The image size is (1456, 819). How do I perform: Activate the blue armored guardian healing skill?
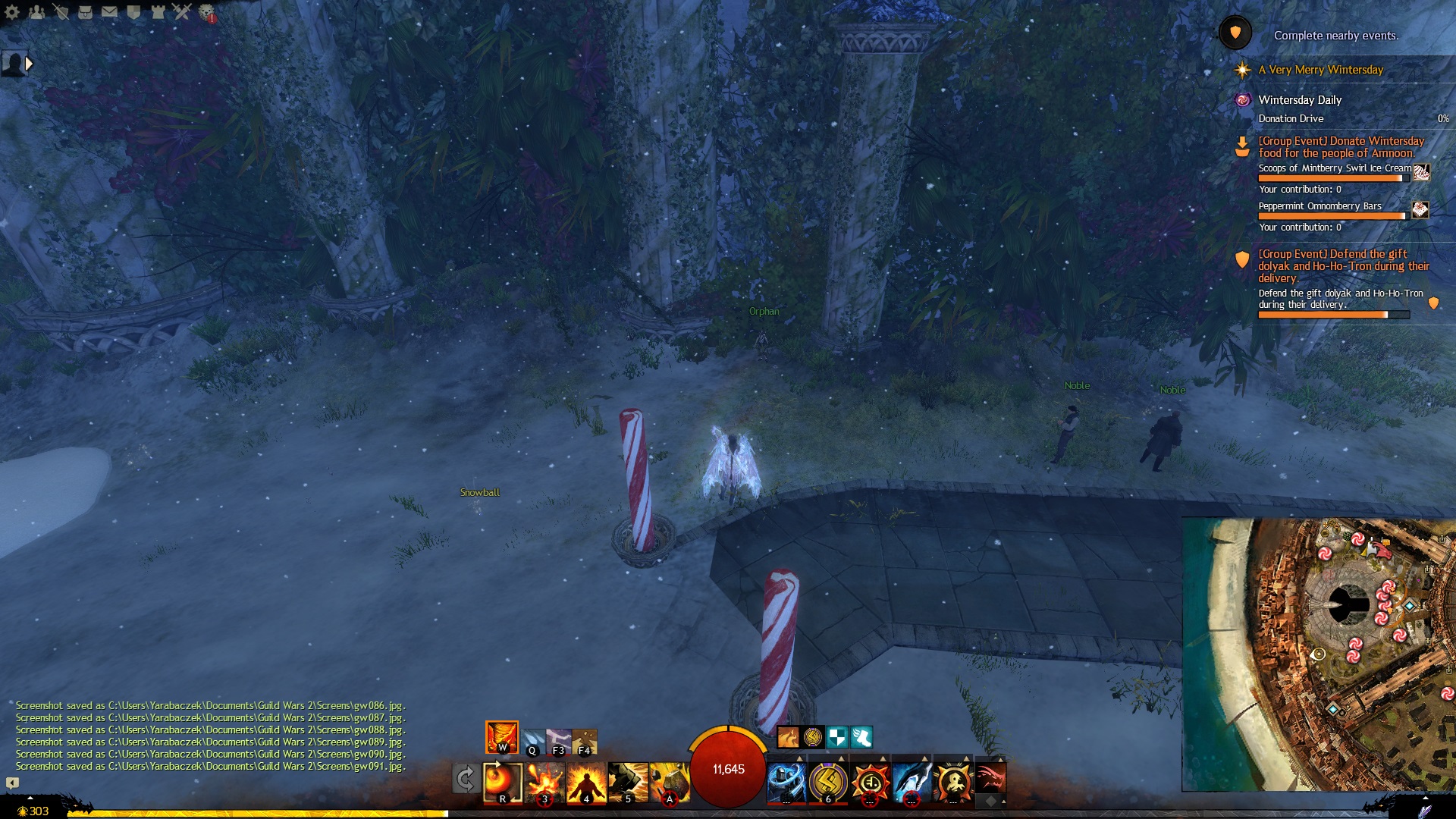786,782
